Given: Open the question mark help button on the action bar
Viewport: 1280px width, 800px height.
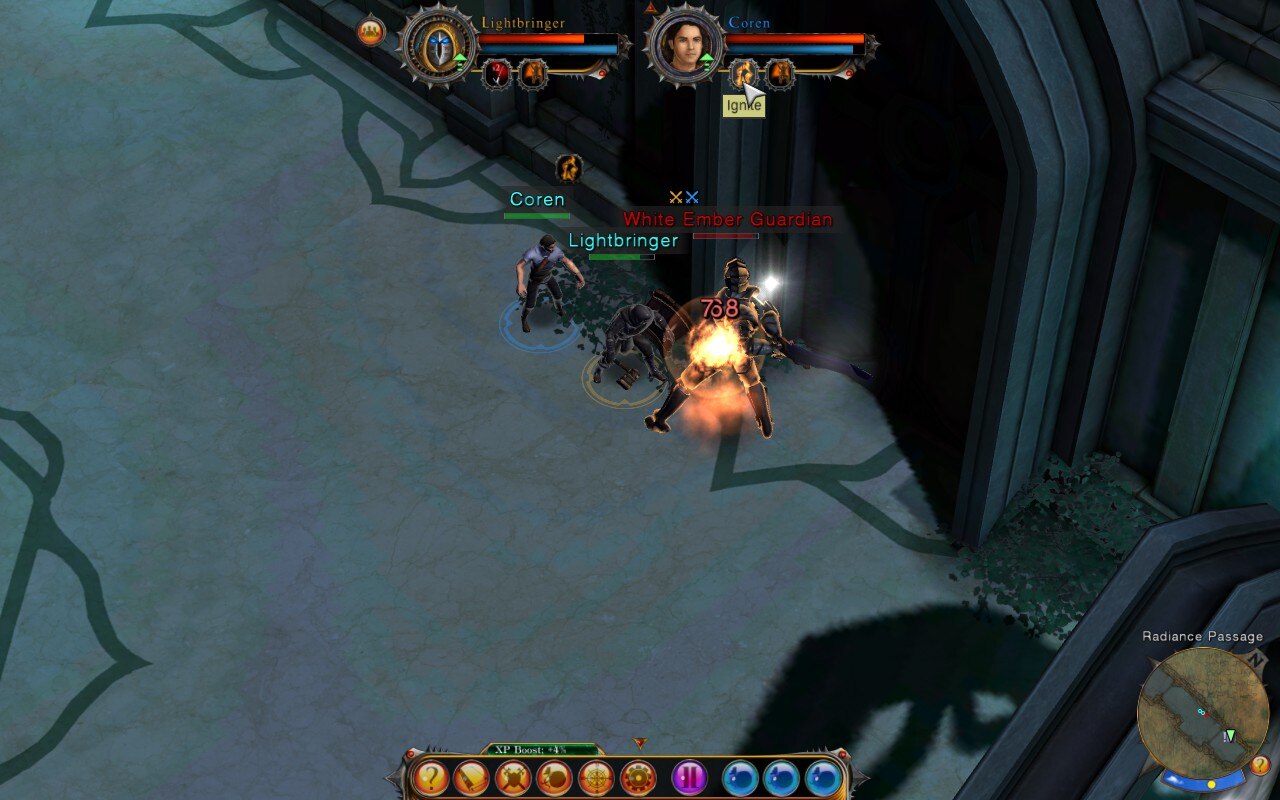Looking at the screenshot, I should 431,778.
